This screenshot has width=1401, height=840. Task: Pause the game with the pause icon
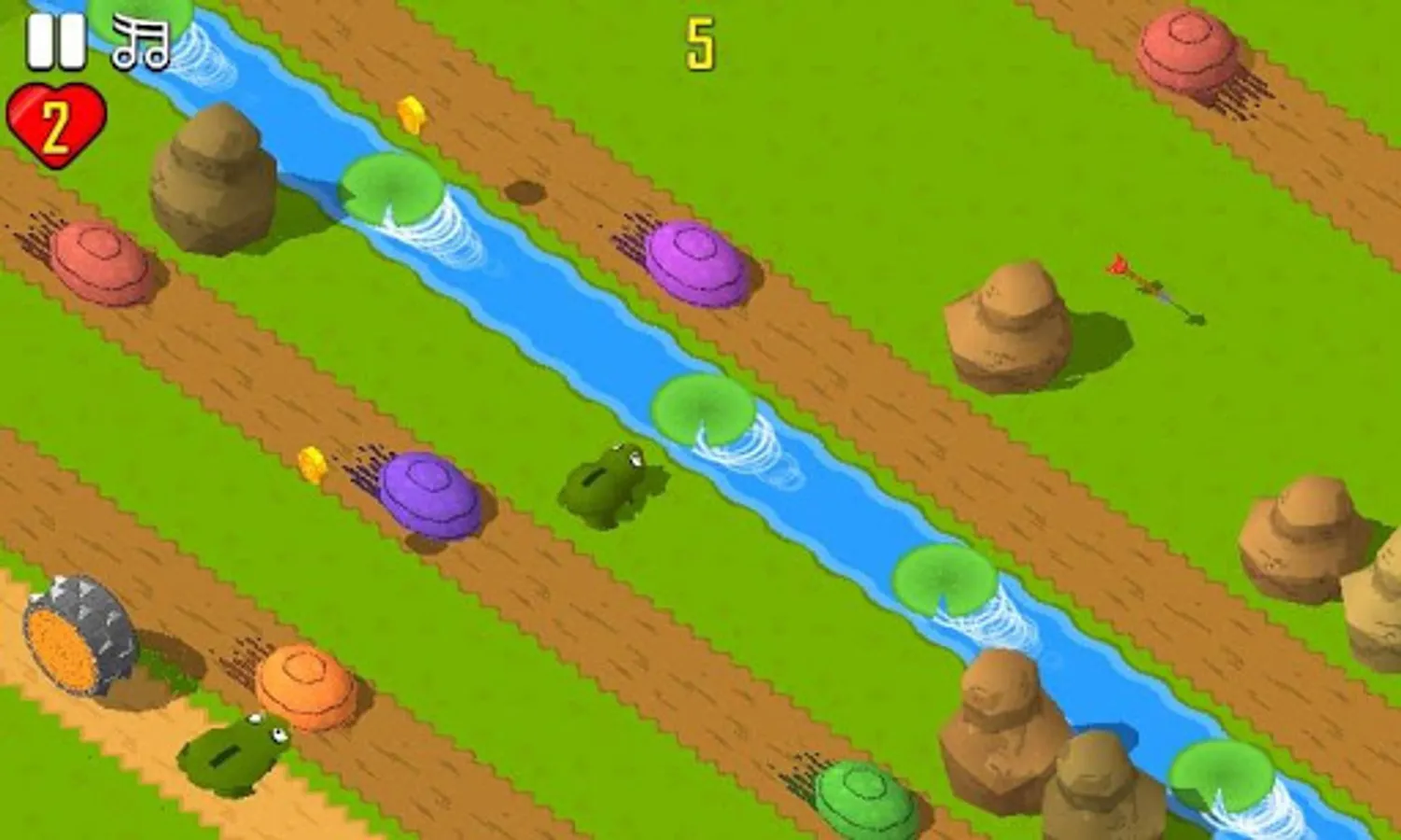point(56,39)
